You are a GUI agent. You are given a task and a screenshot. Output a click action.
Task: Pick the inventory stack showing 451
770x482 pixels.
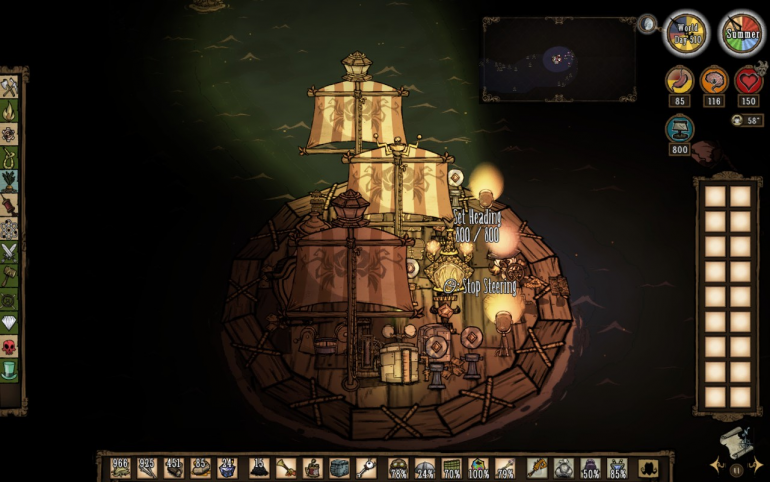click(173, 467)
